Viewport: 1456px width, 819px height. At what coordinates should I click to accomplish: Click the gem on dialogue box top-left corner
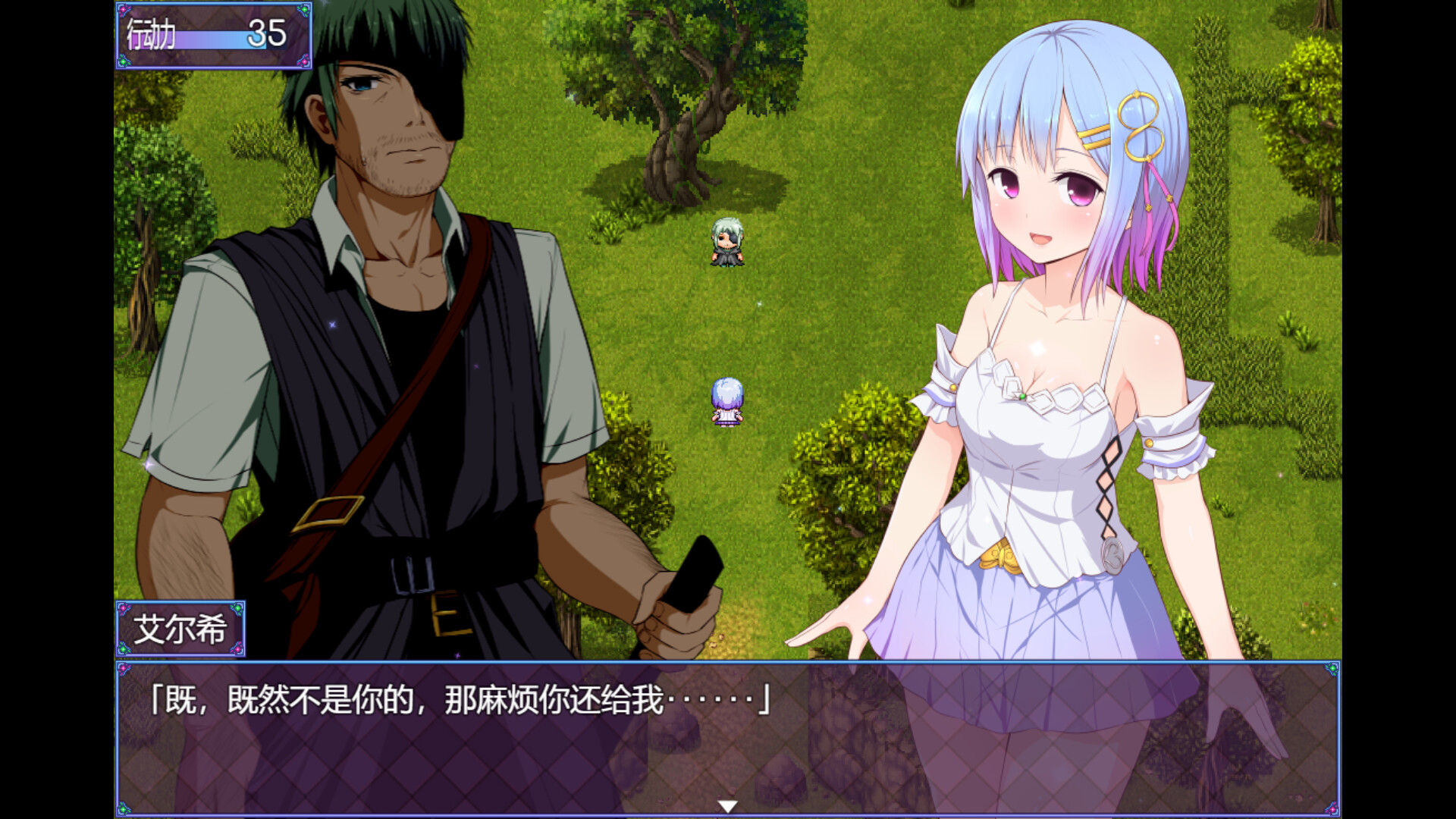click(x=124, y=670)
